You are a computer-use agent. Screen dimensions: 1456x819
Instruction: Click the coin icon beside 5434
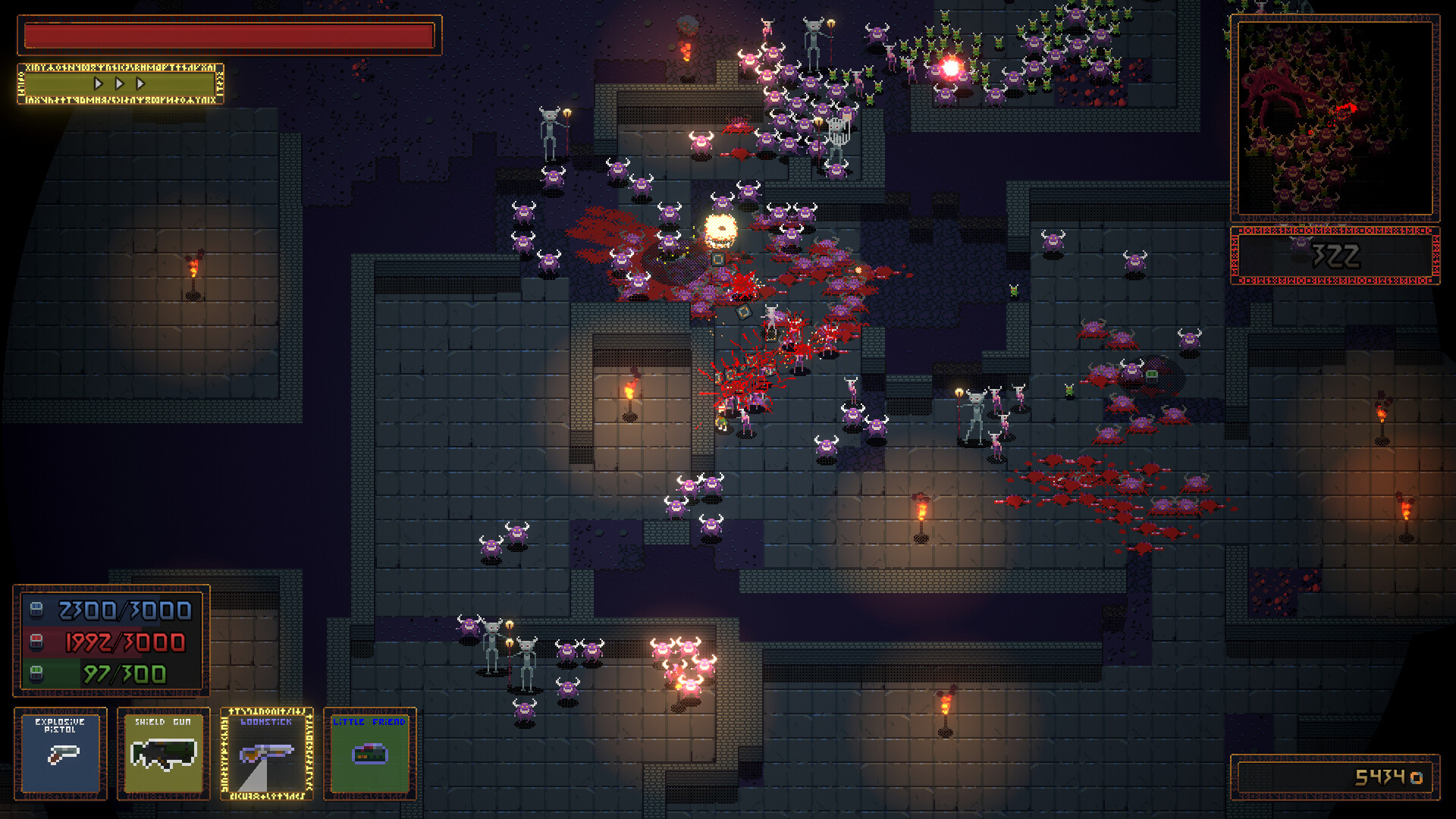point(1415,777)
